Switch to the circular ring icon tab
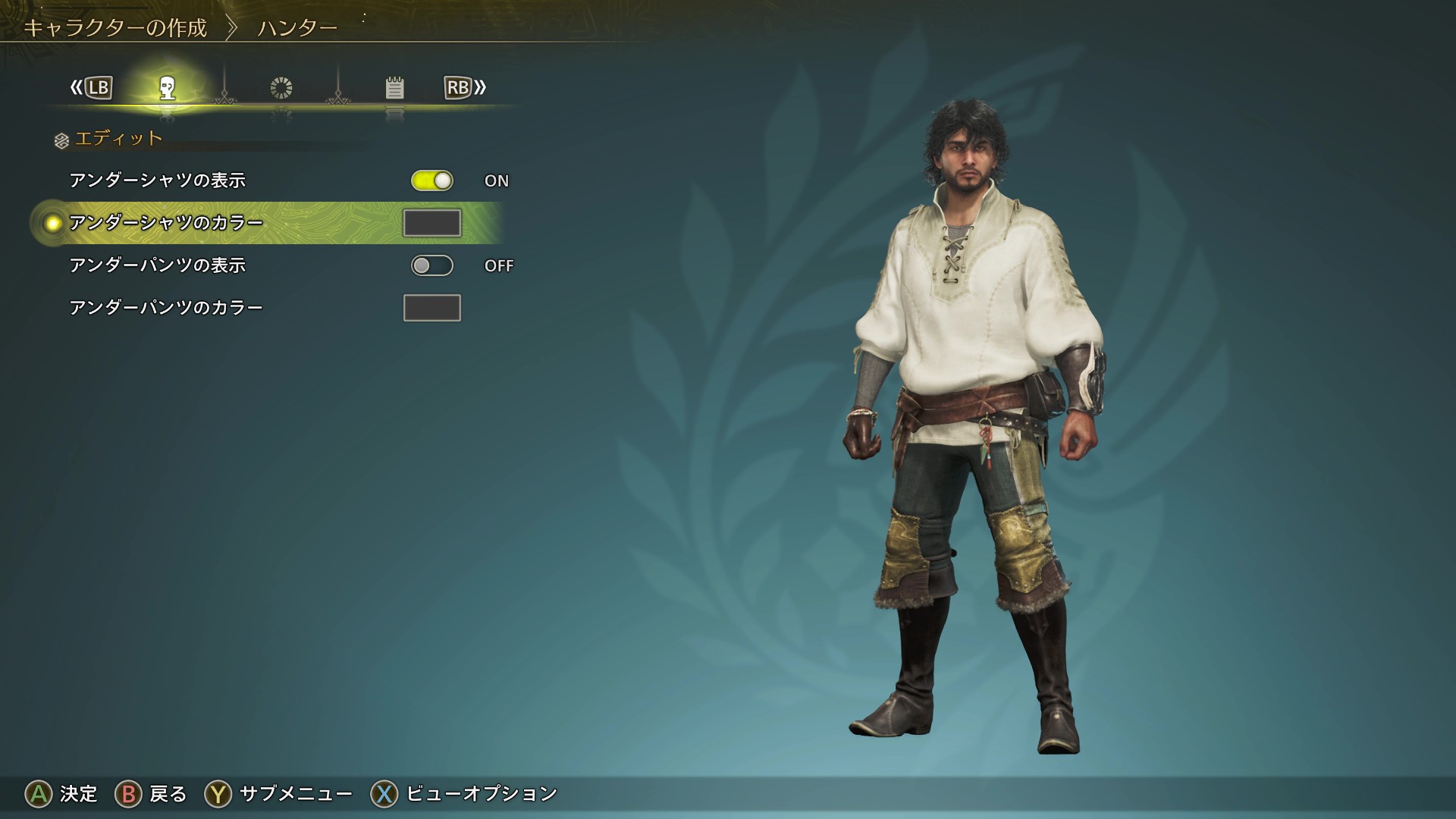 tap(281, 88)
